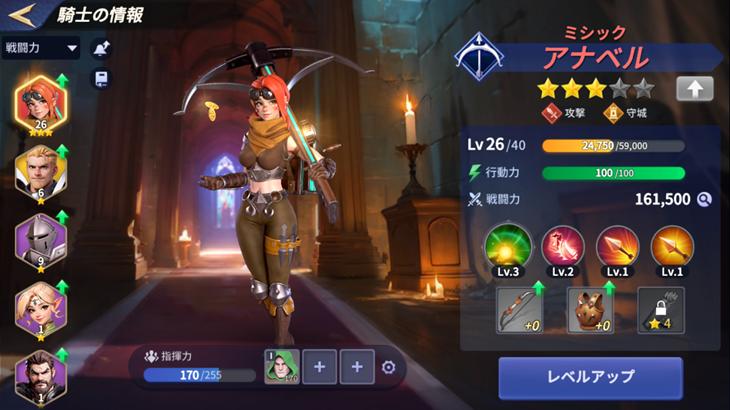Select the green hooded troop slot
Screen dimensions: 730x410
pos(280,367)
